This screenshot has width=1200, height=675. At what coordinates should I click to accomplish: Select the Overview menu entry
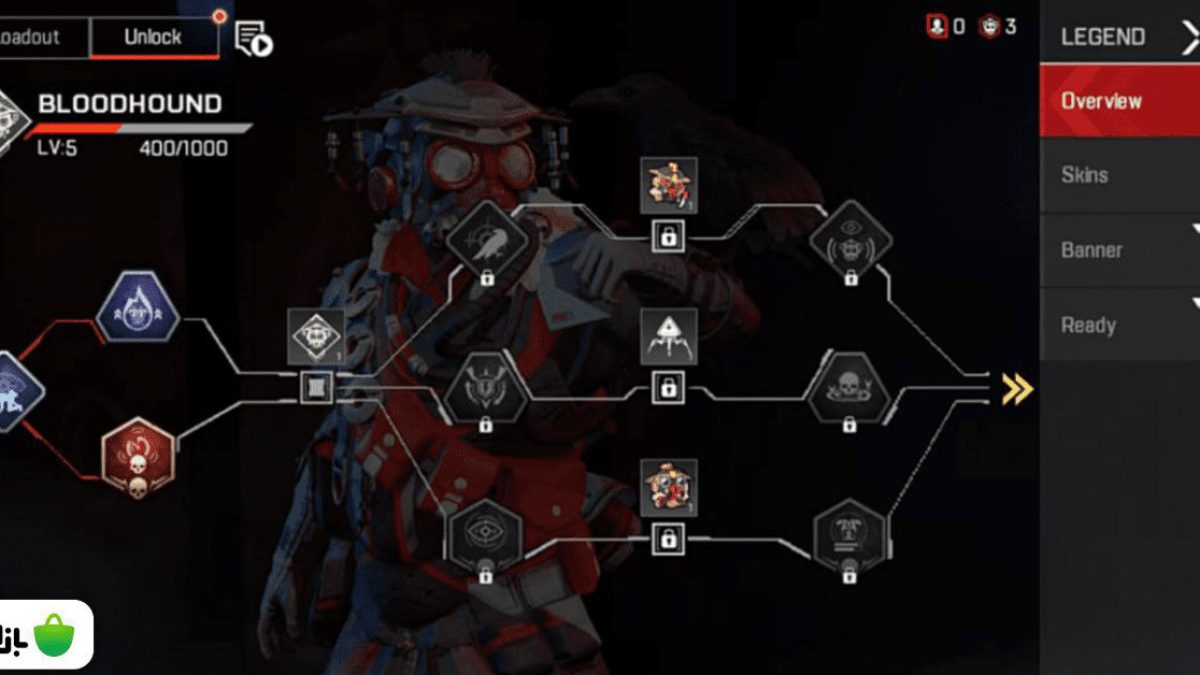click(x=1119, y=100)
